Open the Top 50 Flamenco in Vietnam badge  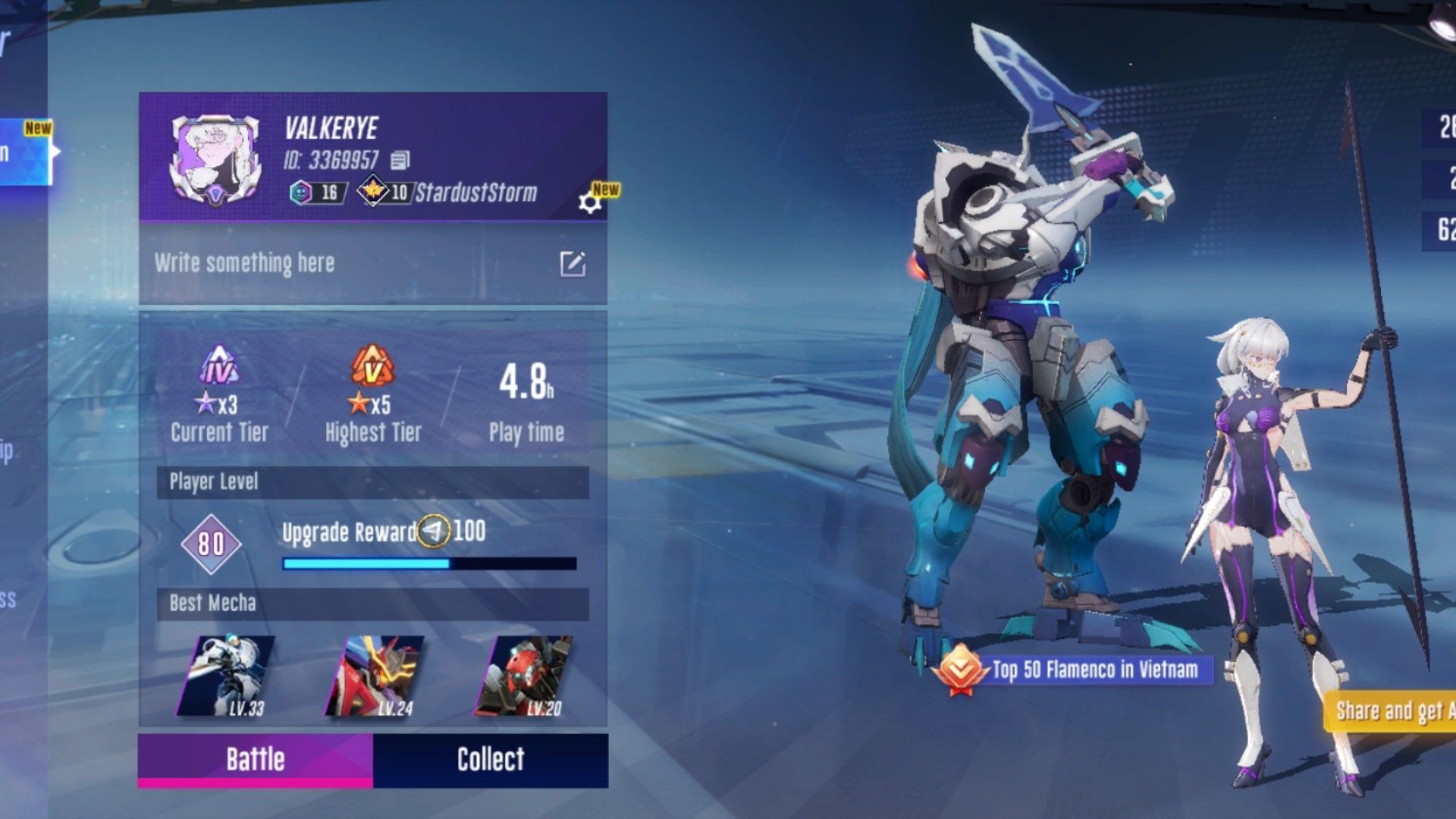point(1077,670)
